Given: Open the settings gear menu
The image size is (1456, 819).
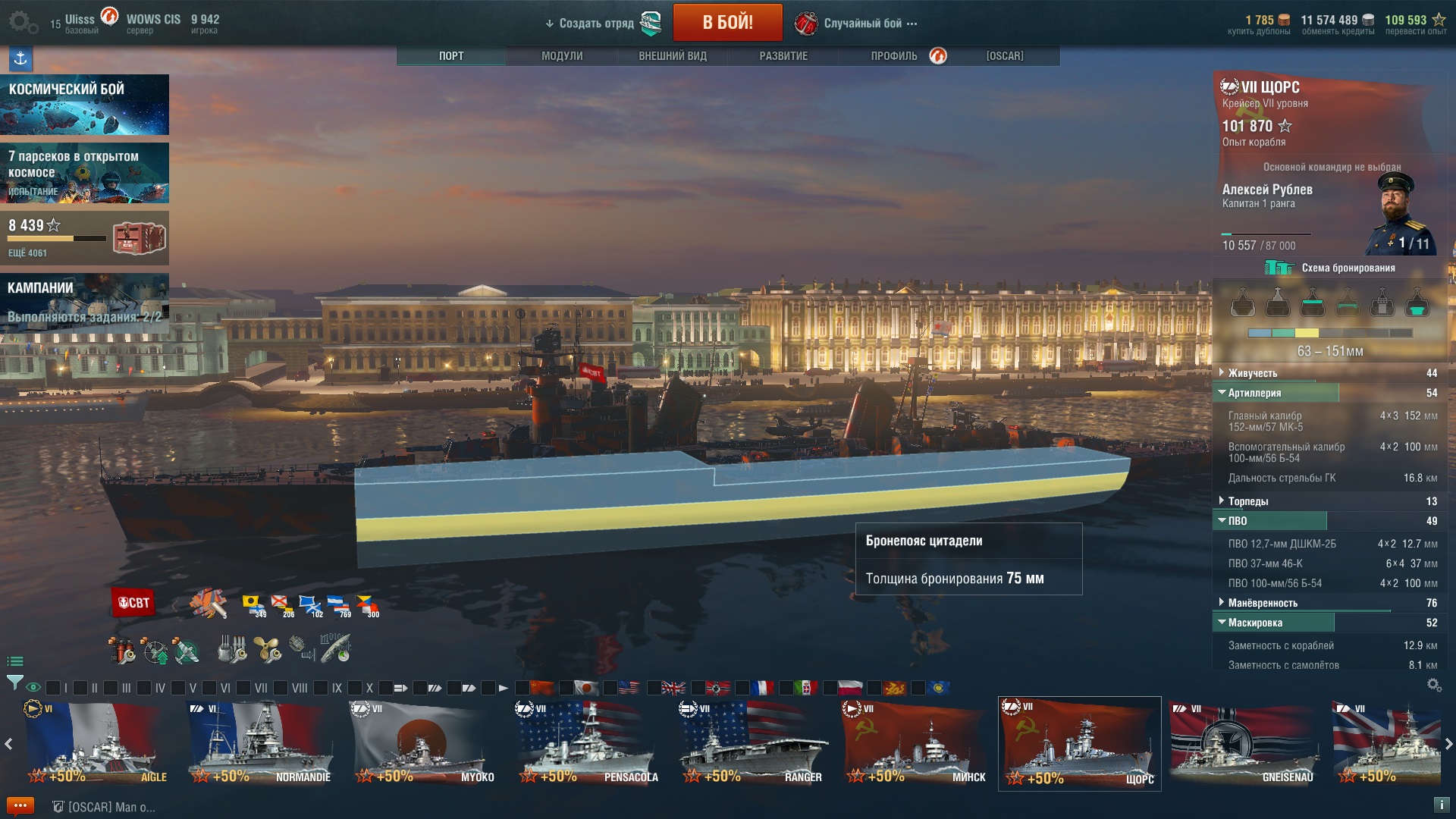Looking at the screenshot, I should coord(21,22).
